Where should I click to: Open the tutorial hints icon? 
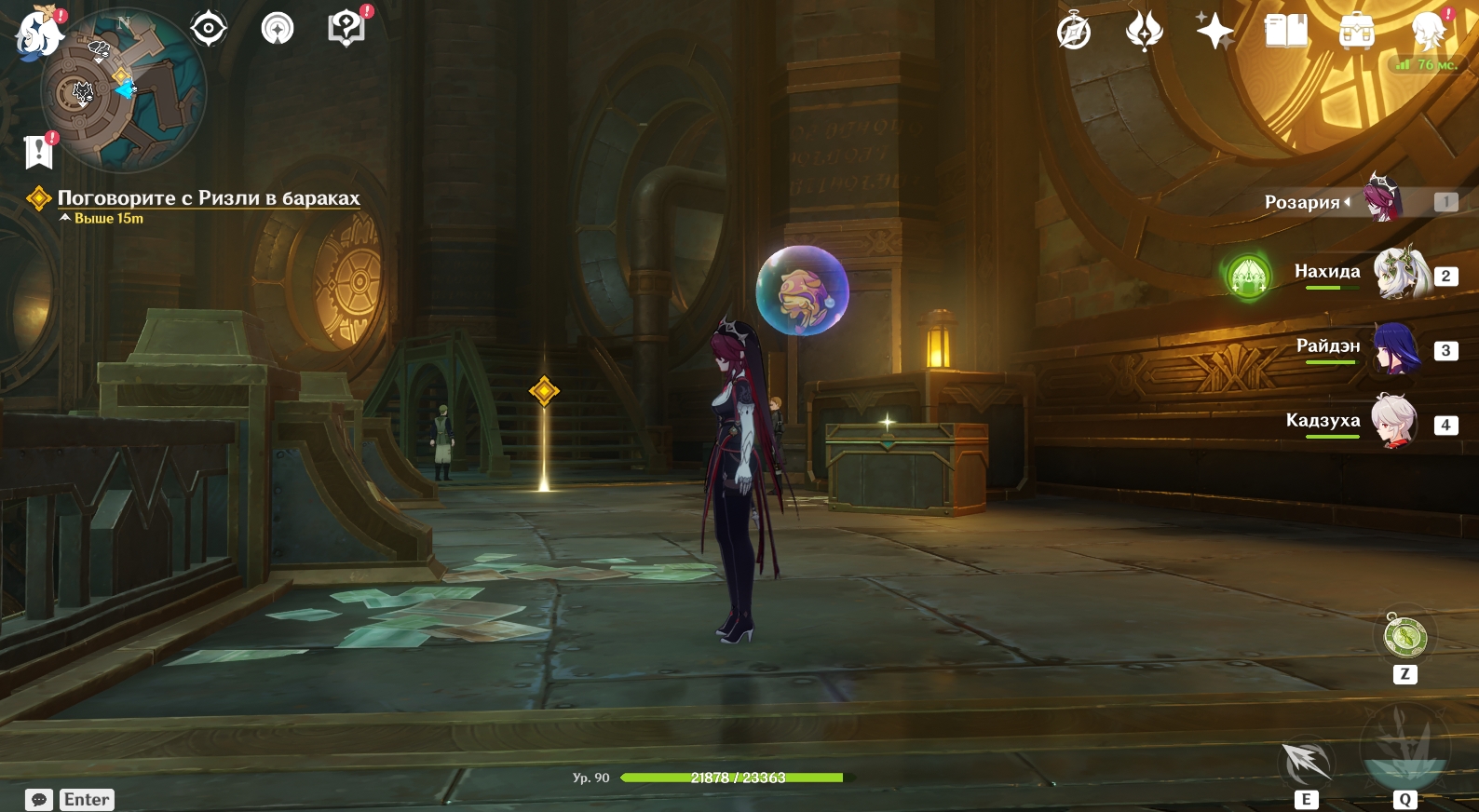click(346, 29)
